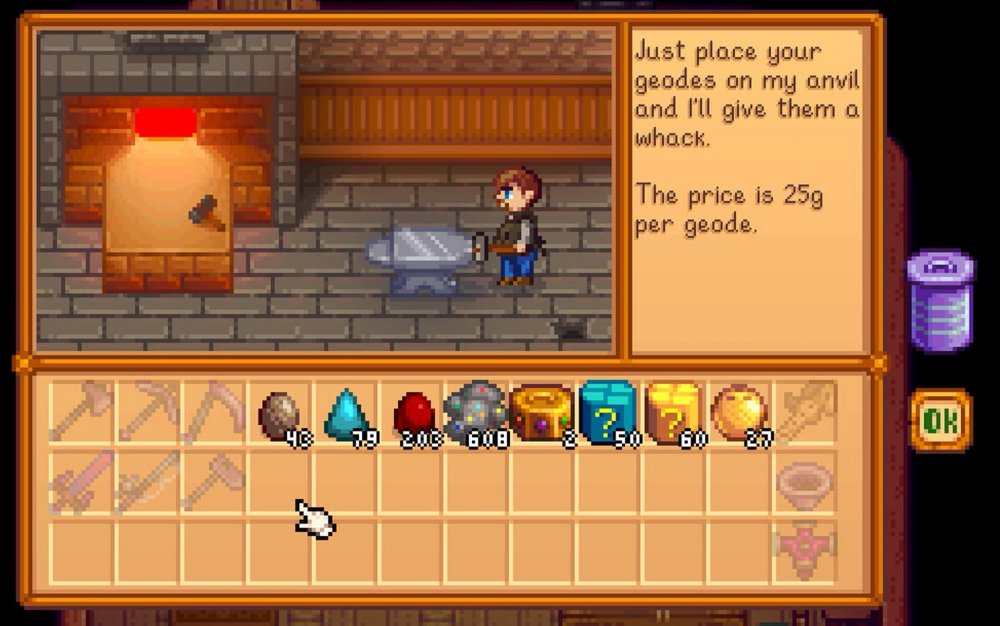Click the green OK button
The width and height of the screenshot is (1000, 626).
[940, 421]
